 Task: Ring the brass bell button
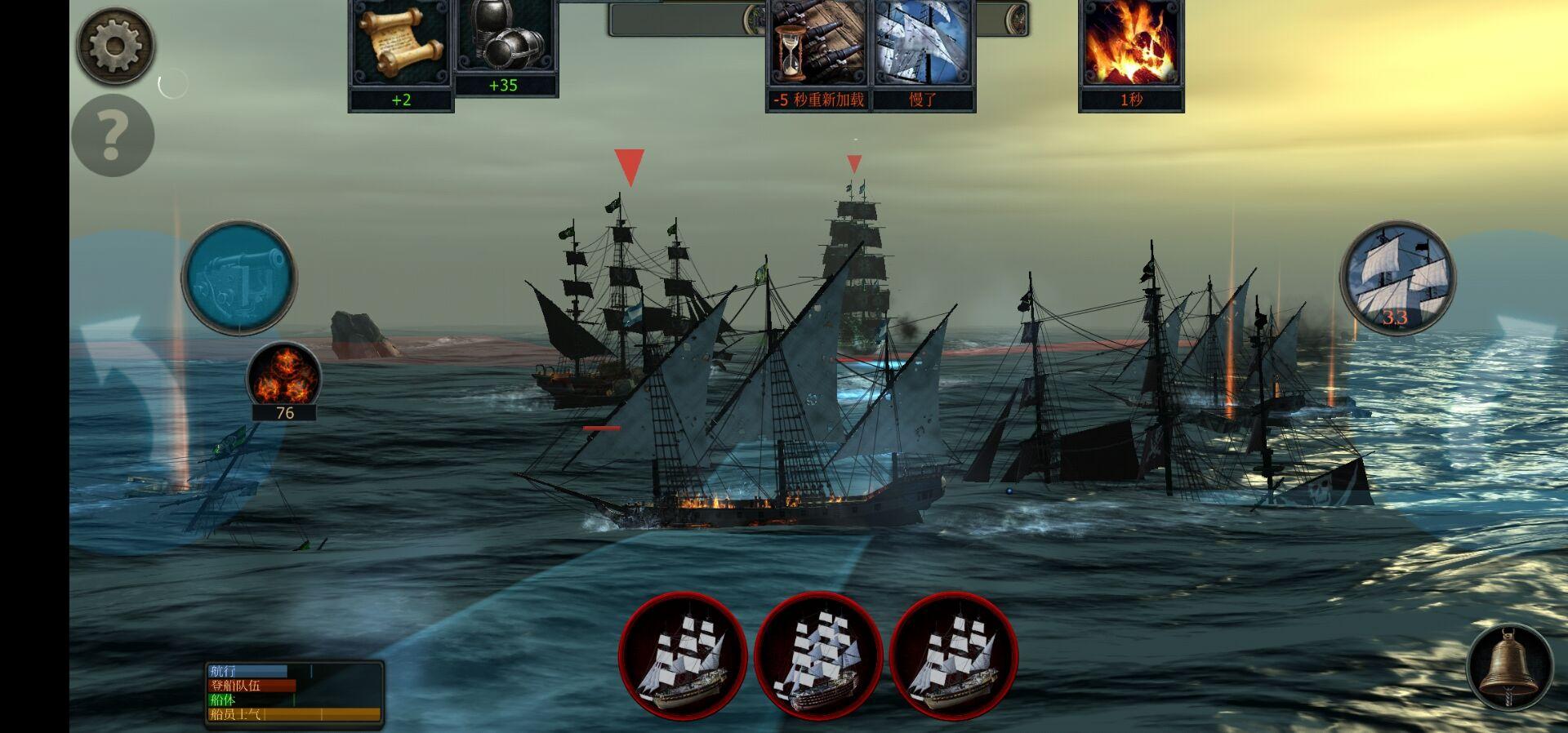(x=1509, y=667)
